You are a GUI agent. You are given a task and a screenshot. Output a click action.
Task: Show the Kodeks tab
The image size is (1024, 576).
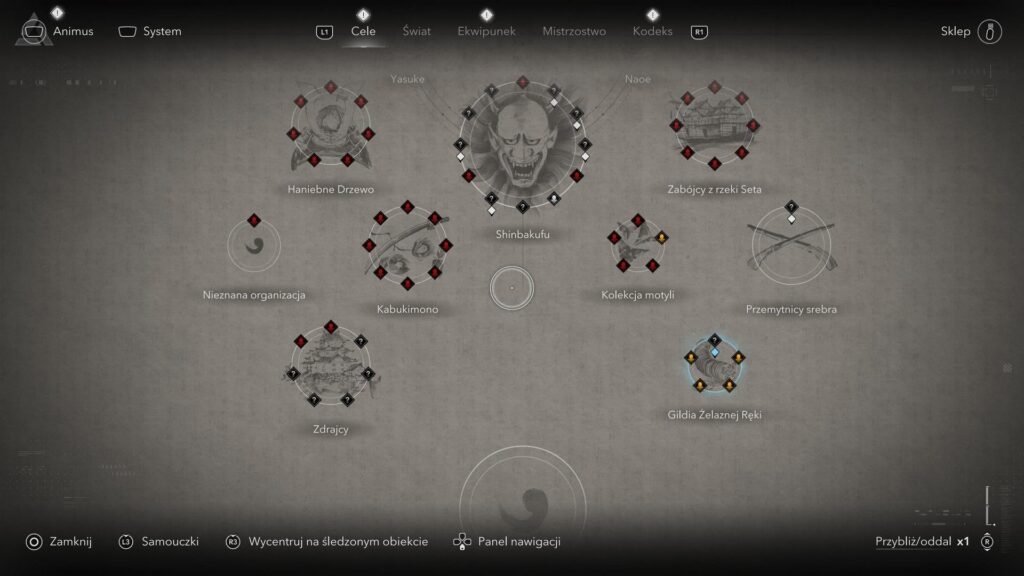(x=652, y=31)
